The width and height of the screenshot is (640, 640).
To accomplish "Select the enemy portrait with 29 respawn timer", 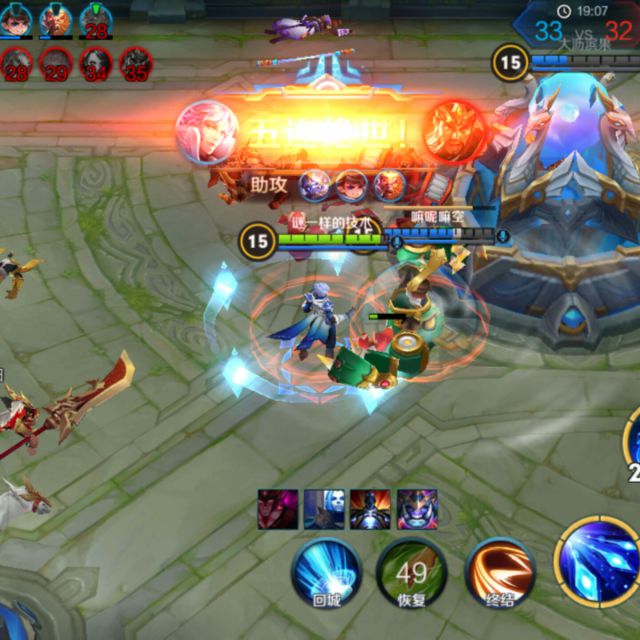I will tap(57, 65).
